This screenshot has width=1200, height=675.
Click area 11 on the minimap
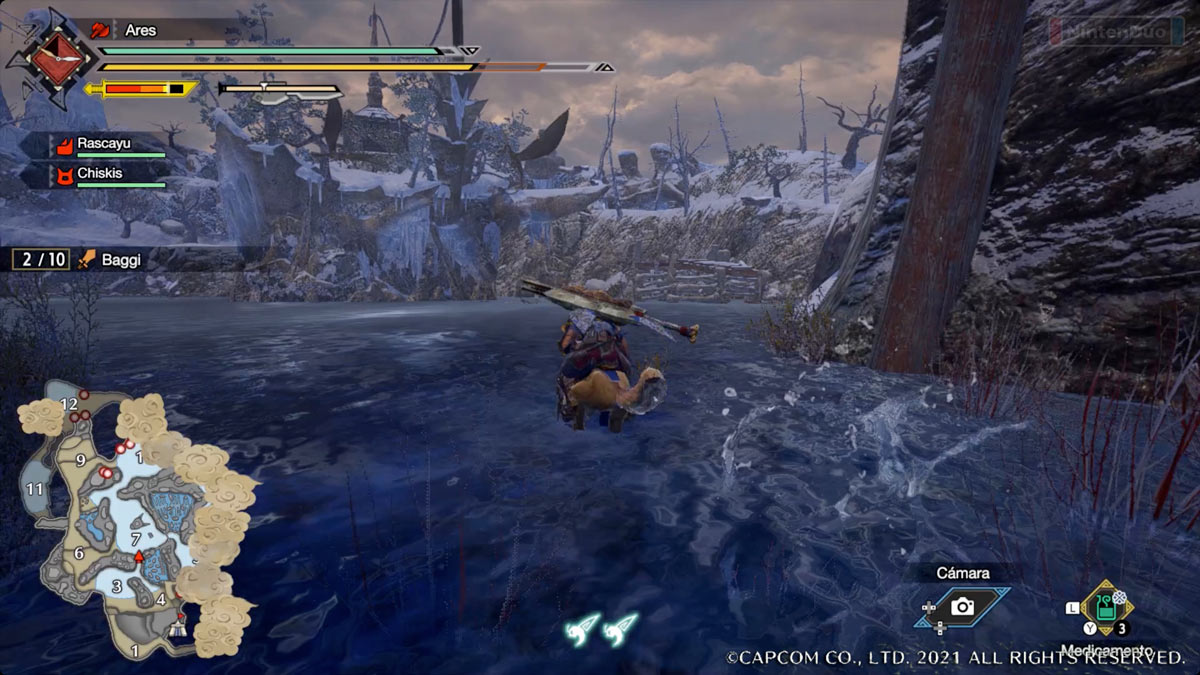coord(36,489)
